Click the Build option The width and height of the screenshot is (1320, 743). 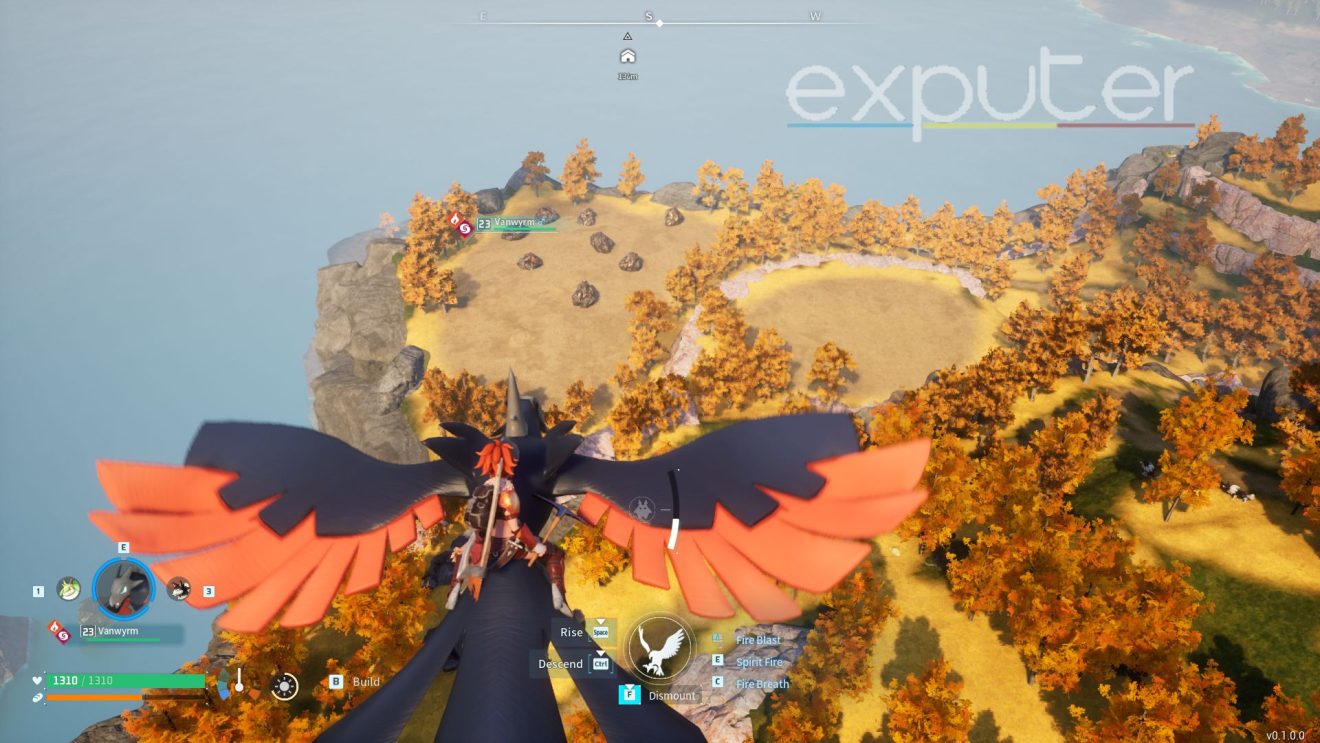point(367,681)
